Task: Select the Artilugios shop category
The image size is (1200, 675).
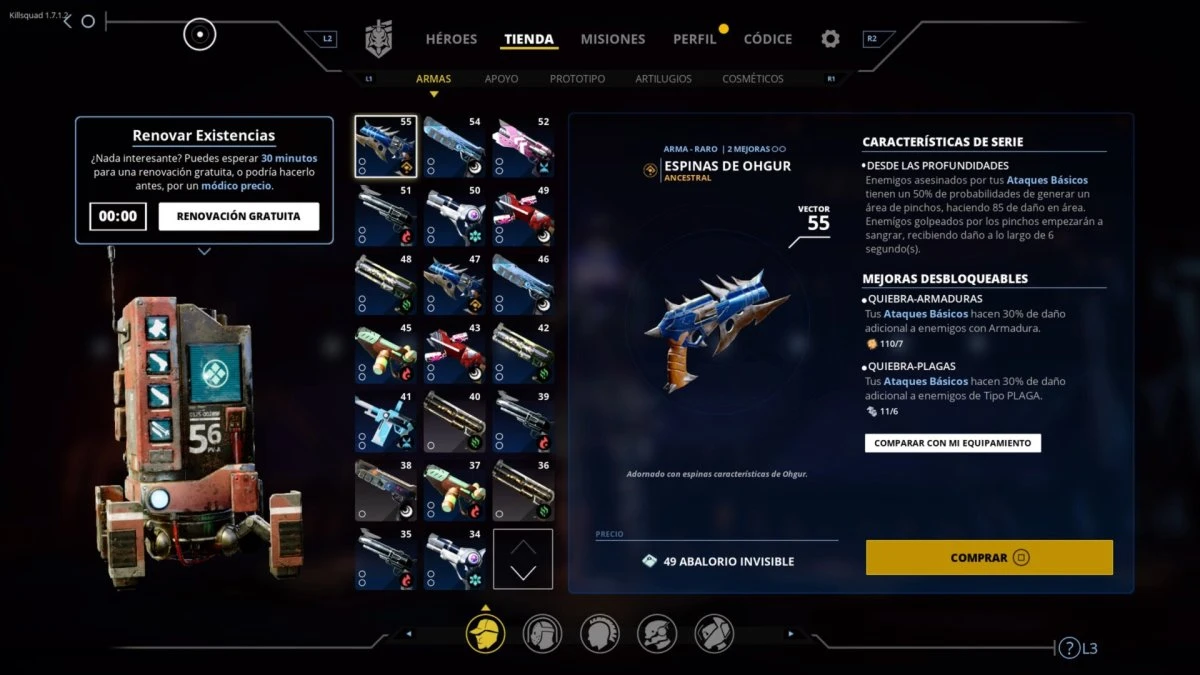Action: [x=663, y=78]
